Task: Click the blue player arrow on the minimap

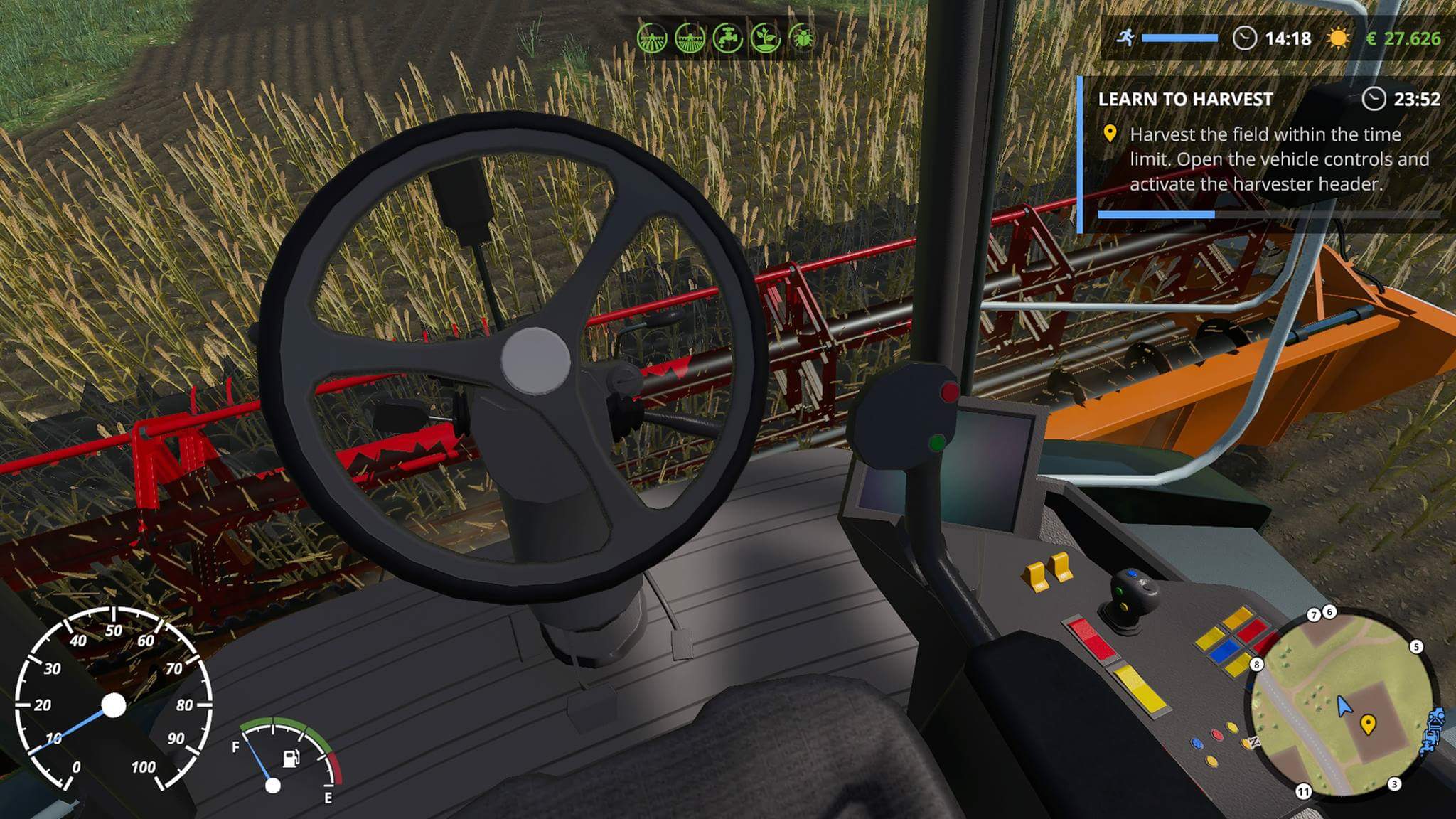Action: point(1343,707)
